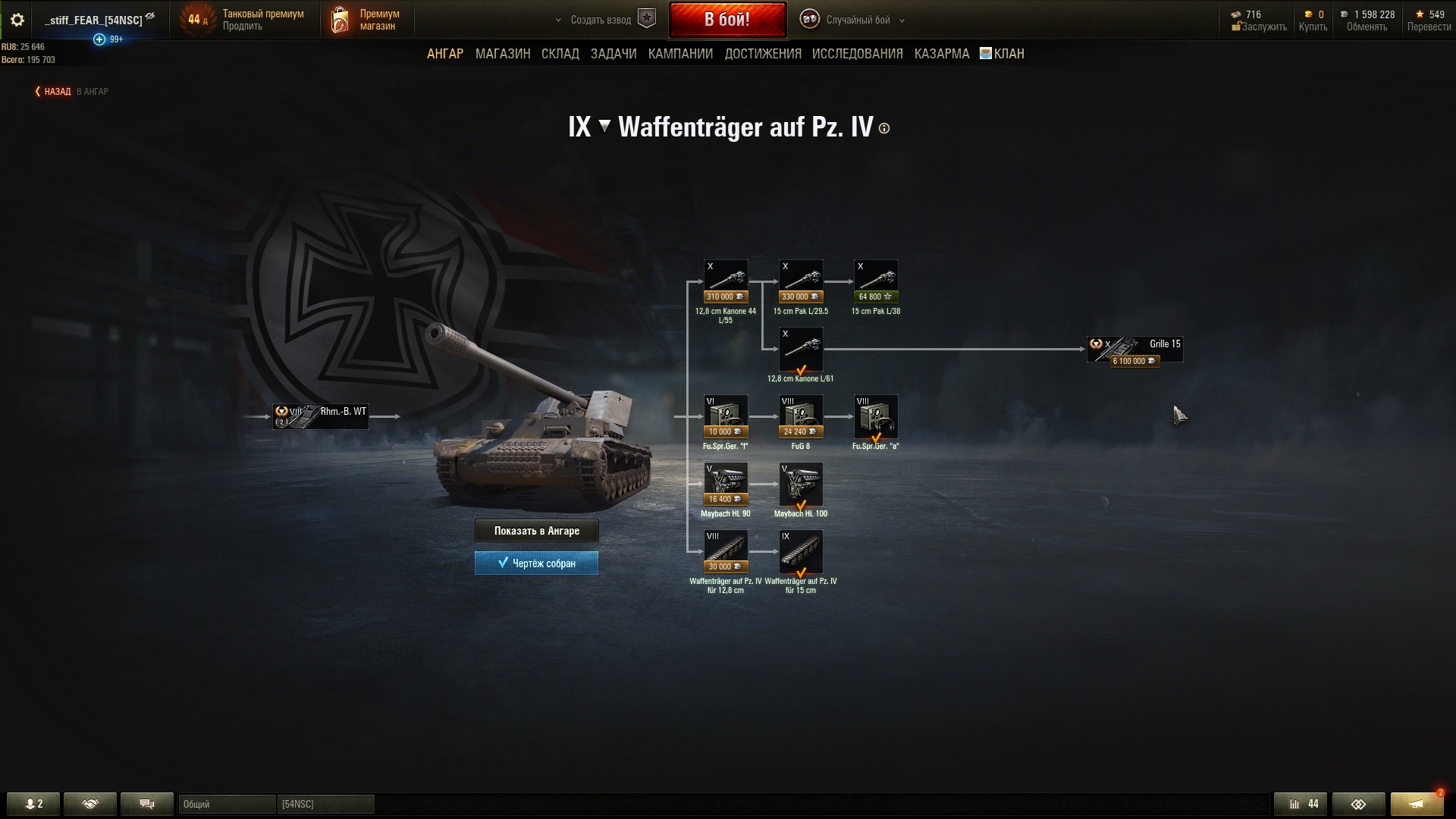Image resolution: width=1456 pixels, height=819 pixels.
Task: Choose the FuG 8 radio module
Action: (x=801, y=416)
